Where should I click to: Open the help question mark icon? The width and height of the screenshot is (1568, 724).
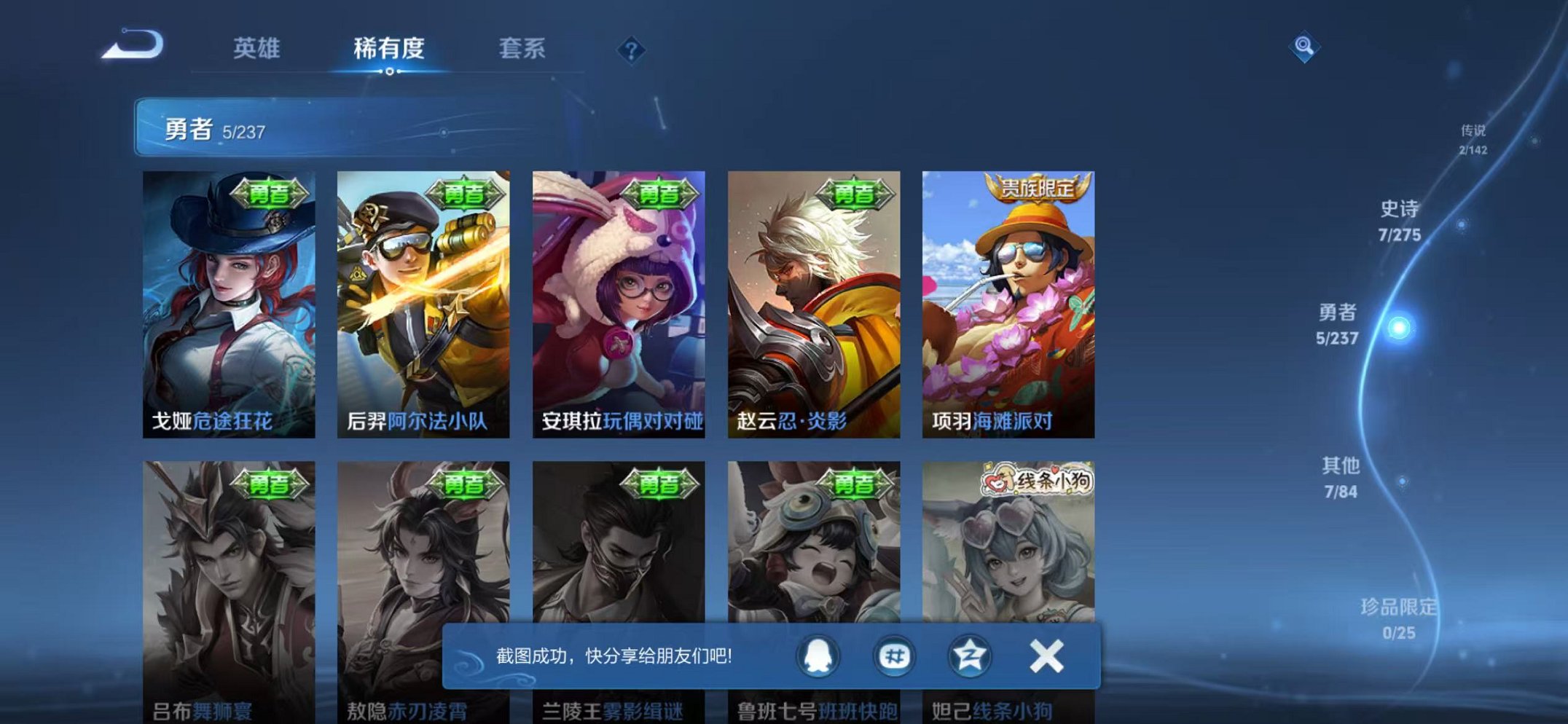tap(631, 50)
